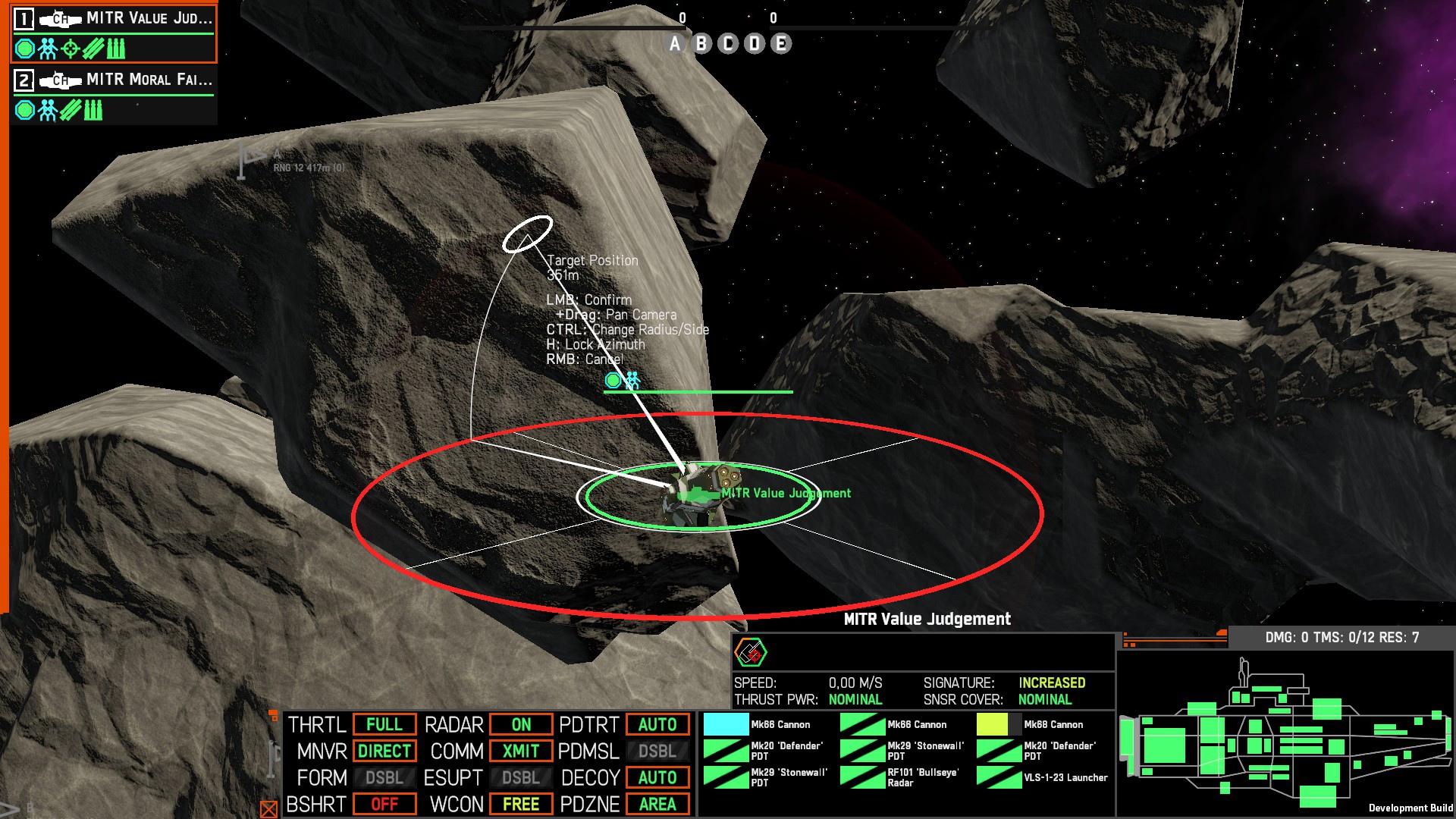Change throttle setting from FULL
Screen dimensions: 1456x819
[x=384, y=725]
